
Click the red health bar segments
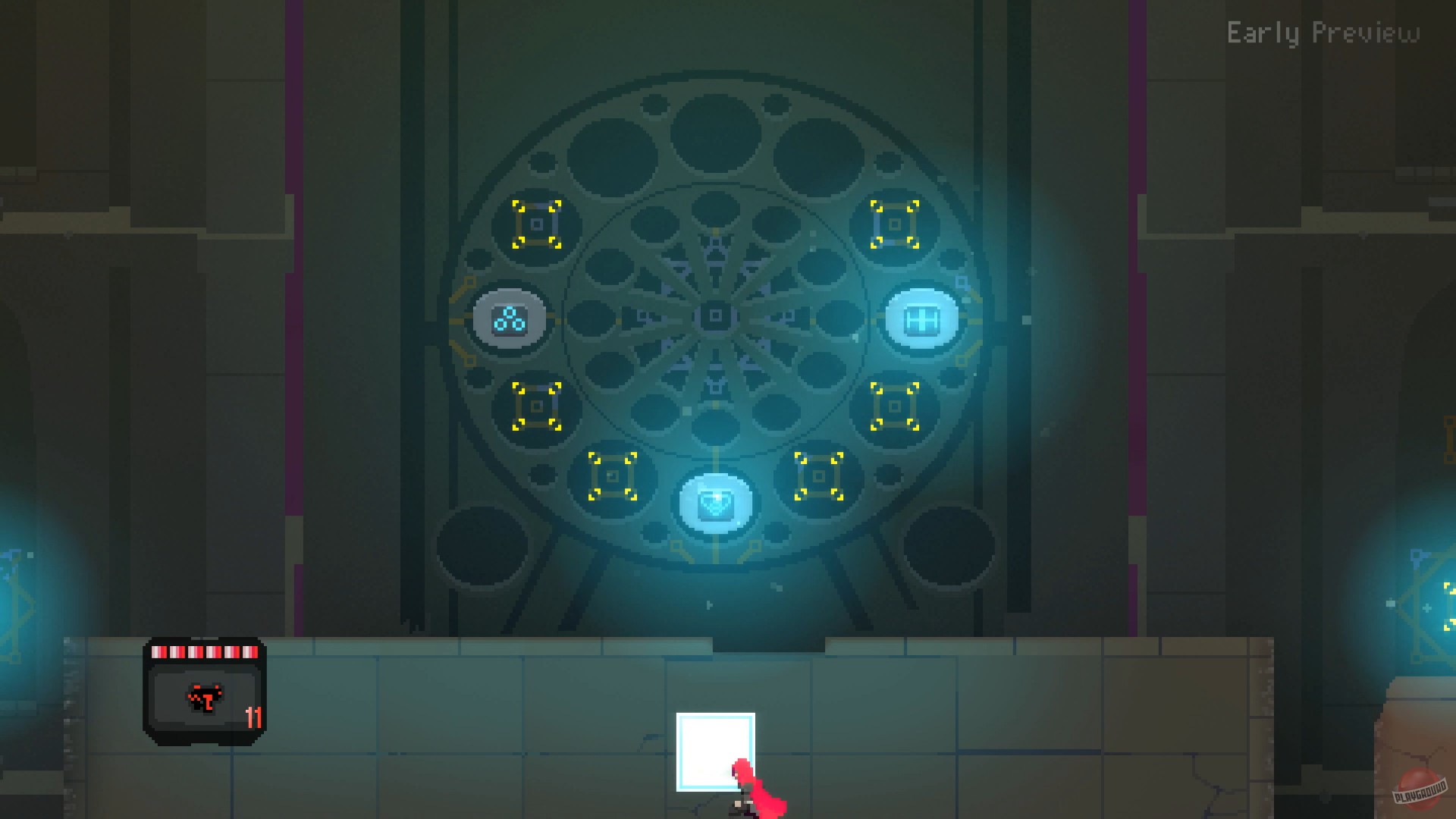point(203,651)
